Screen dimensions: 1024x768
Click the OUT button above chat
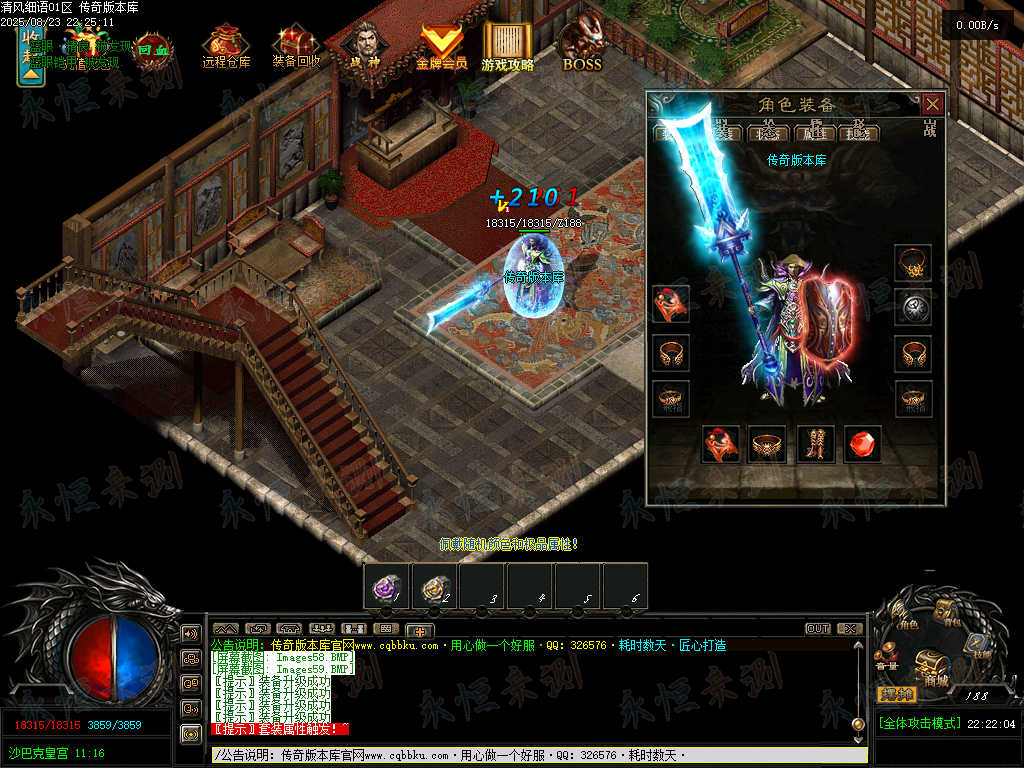coord(818,629)
